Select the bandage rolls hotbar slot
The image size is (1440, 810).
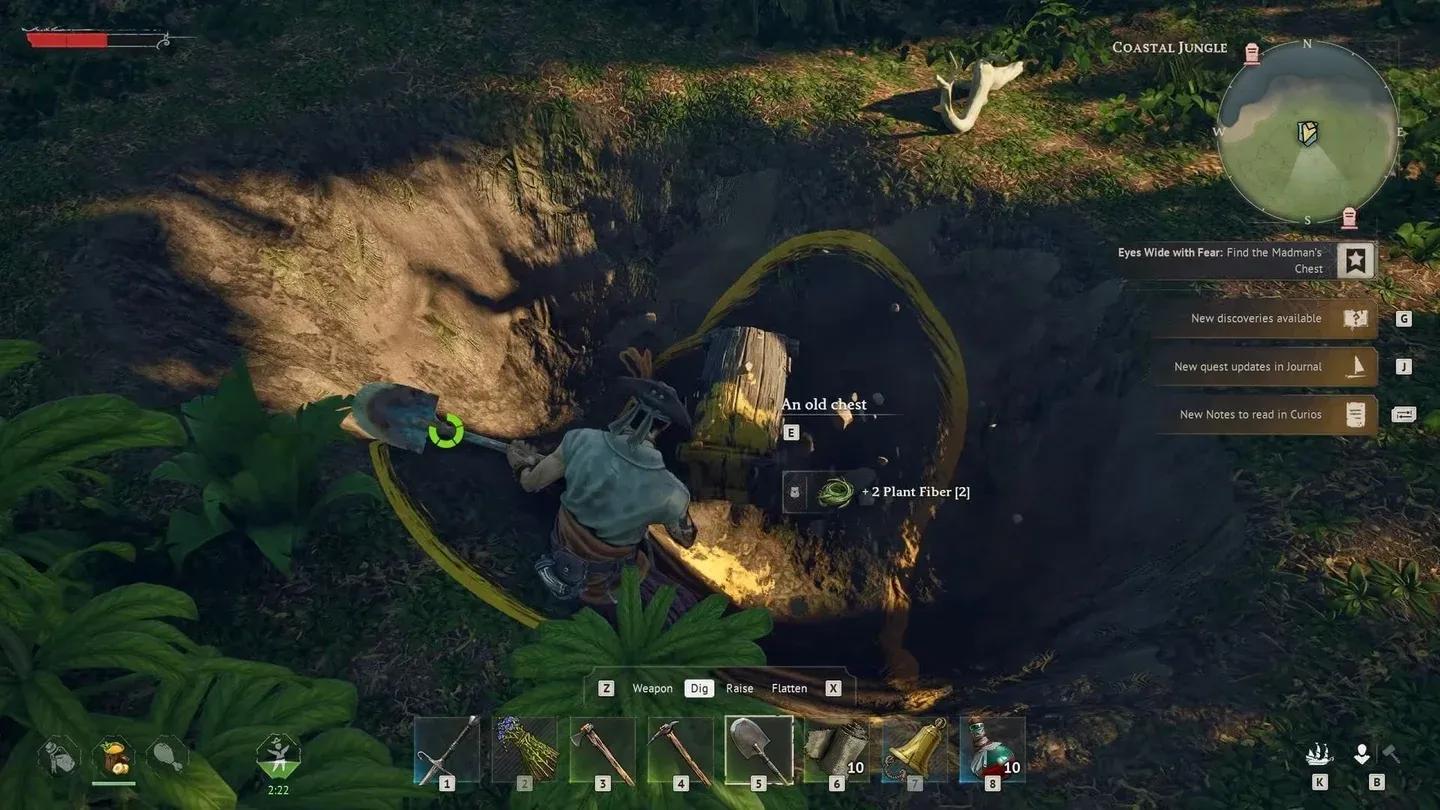tap(837, 750)
